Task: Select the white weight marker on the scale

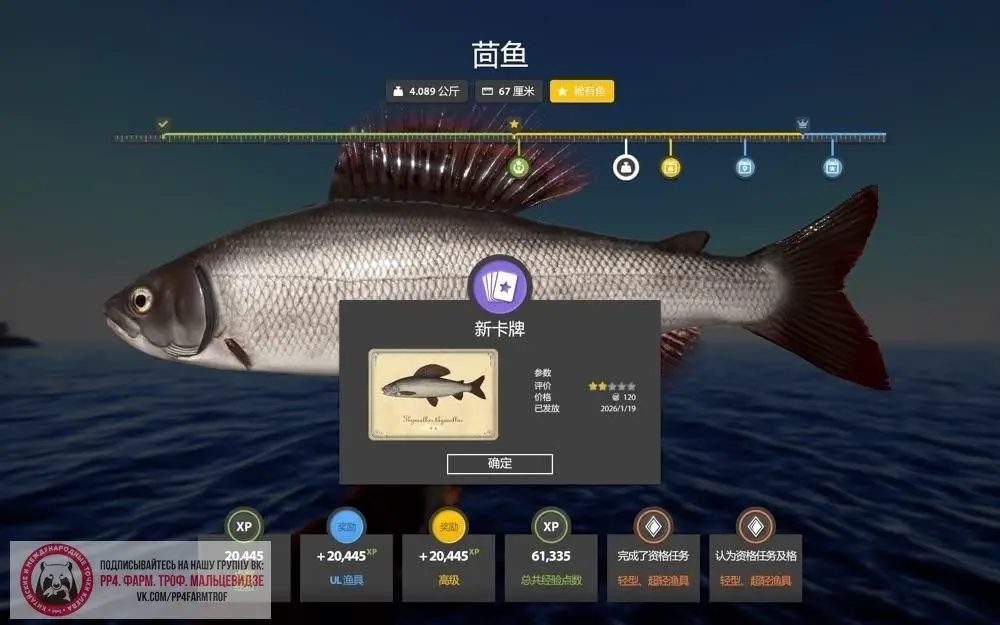Action: tap(626, 167)
